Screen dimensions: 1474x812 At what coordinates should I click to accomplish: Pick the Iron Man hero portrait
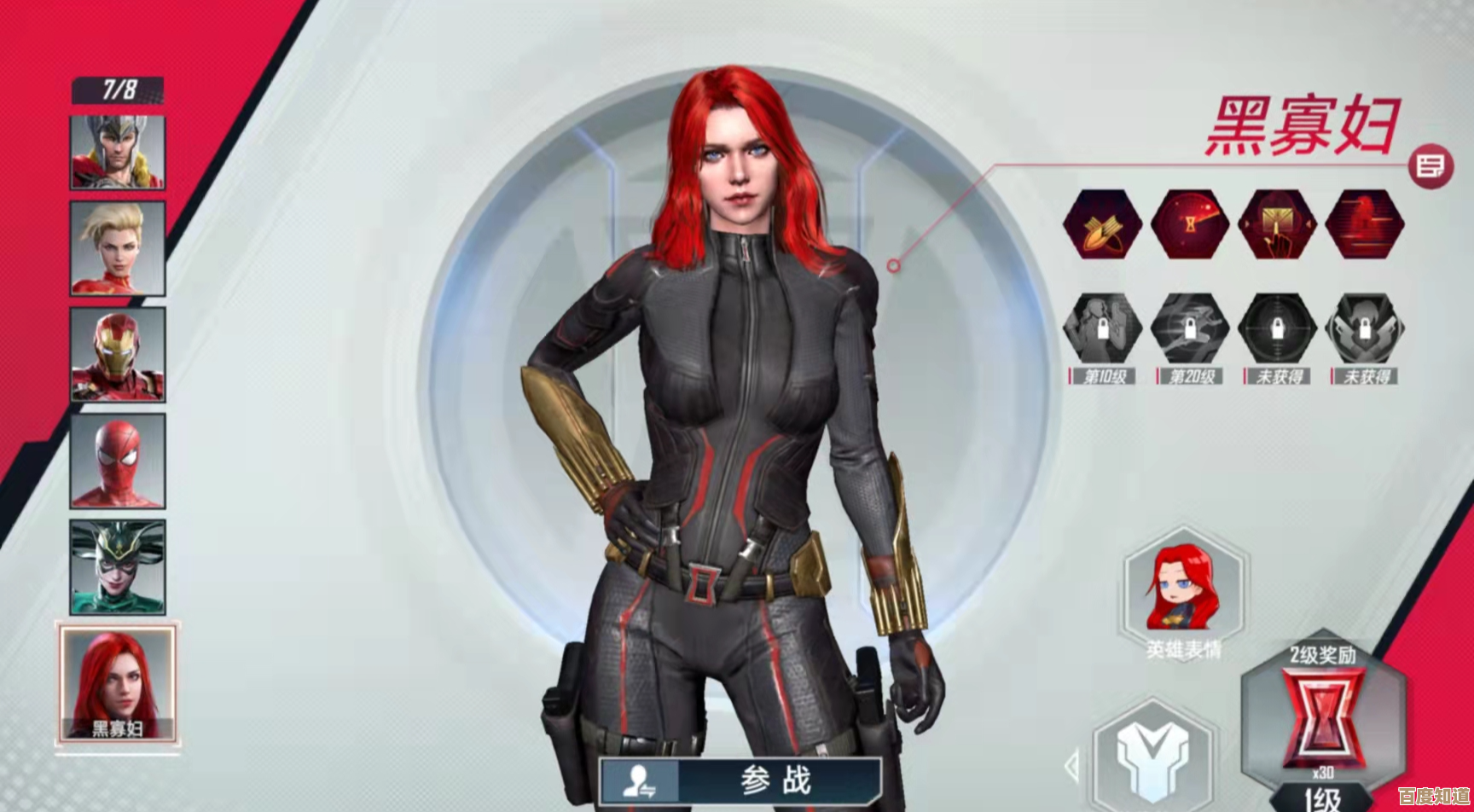[x=118, y=355]
